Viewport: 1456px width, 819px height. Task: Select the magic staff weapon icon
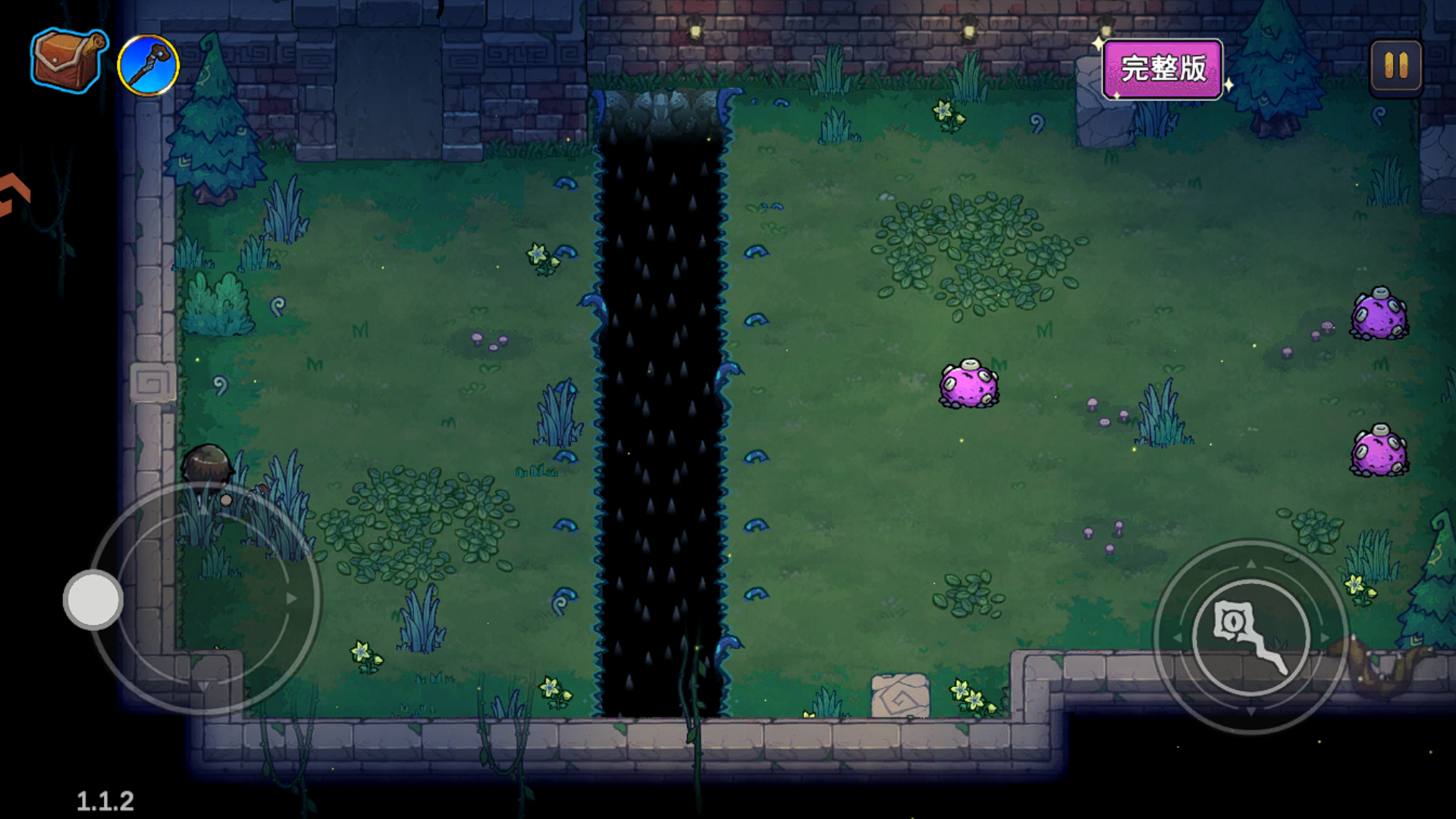(x=149, y=65)
